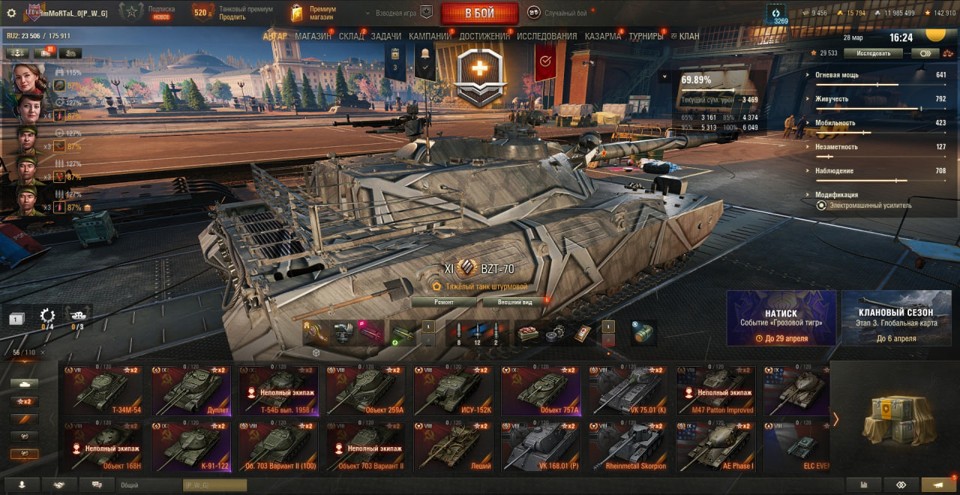Open the Премиум магазин
This screenshot has height=495, width=960.
(312, 13)
